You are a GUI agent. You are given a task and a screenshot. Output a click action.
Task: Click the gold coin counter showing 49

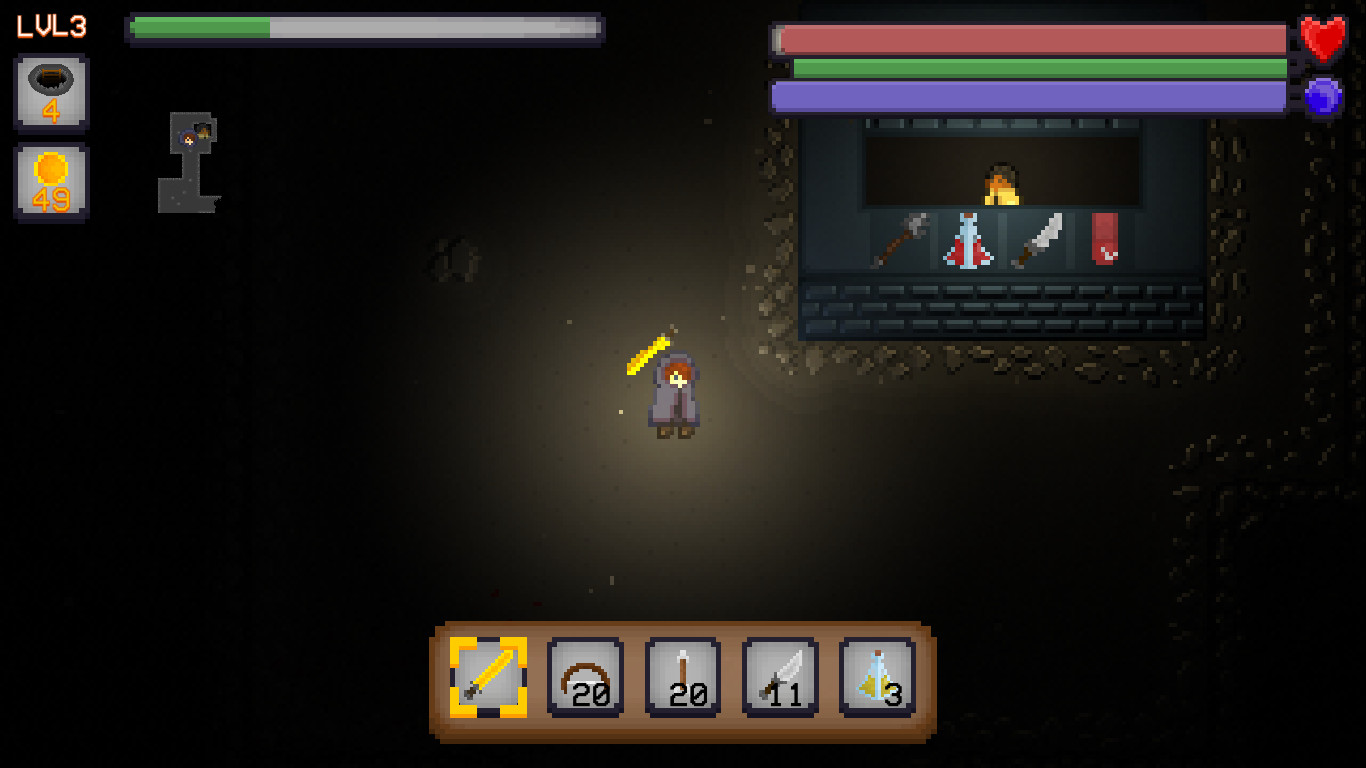(51, 180)
